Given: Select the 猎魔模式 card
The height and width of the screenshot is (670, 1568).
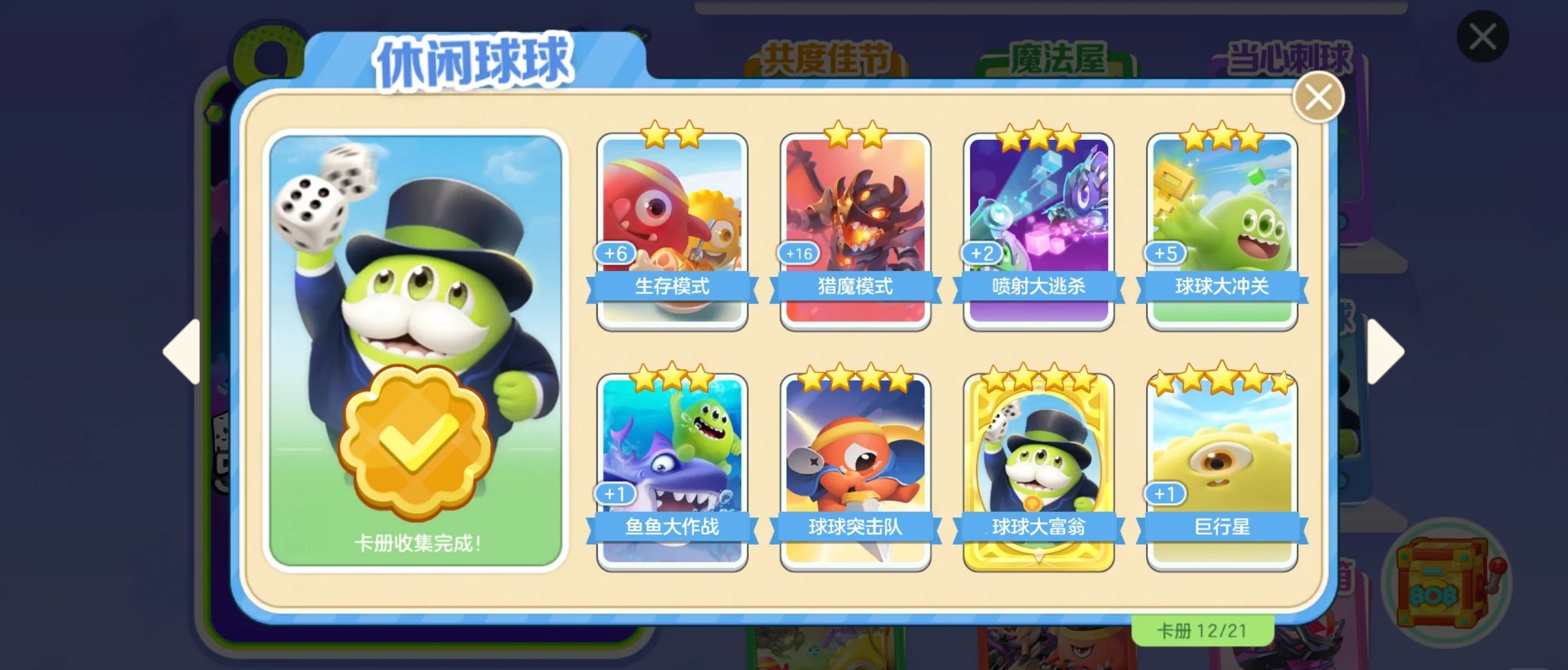Looking at the screenshot, I should pyautogui.click(x=855, y=232).
